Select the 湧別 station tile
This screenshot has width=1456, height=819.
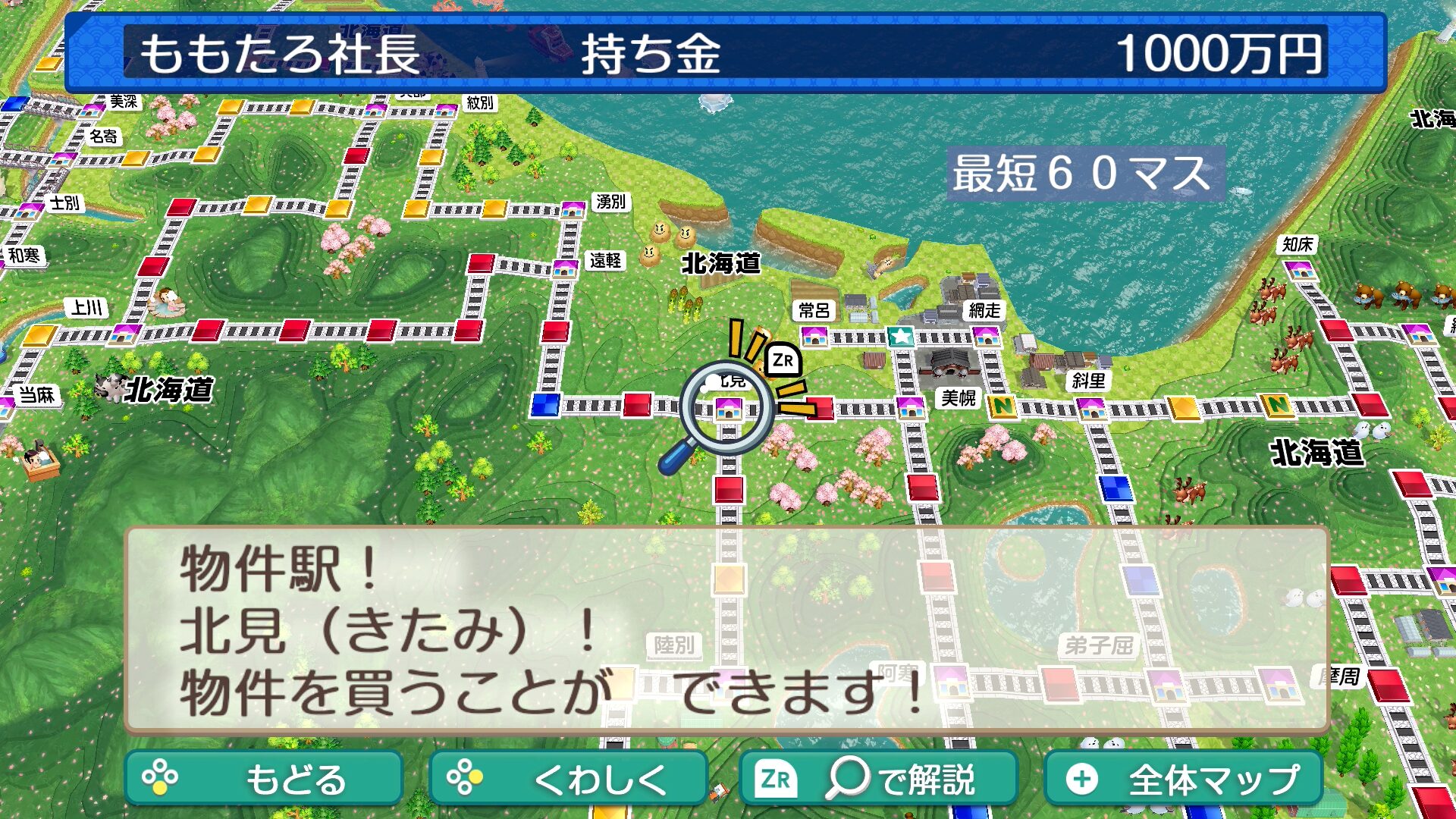click(x=573, y=209)
